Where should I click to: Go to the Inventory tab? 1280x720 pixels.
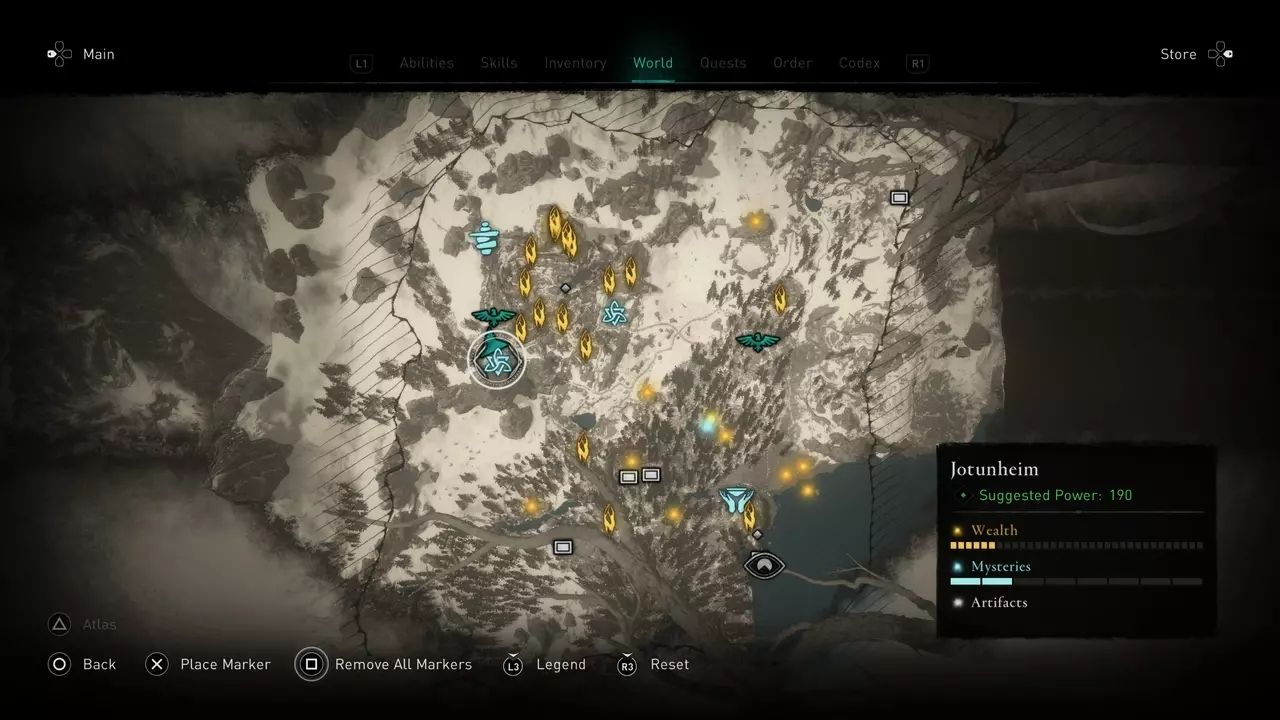(575, 63)
